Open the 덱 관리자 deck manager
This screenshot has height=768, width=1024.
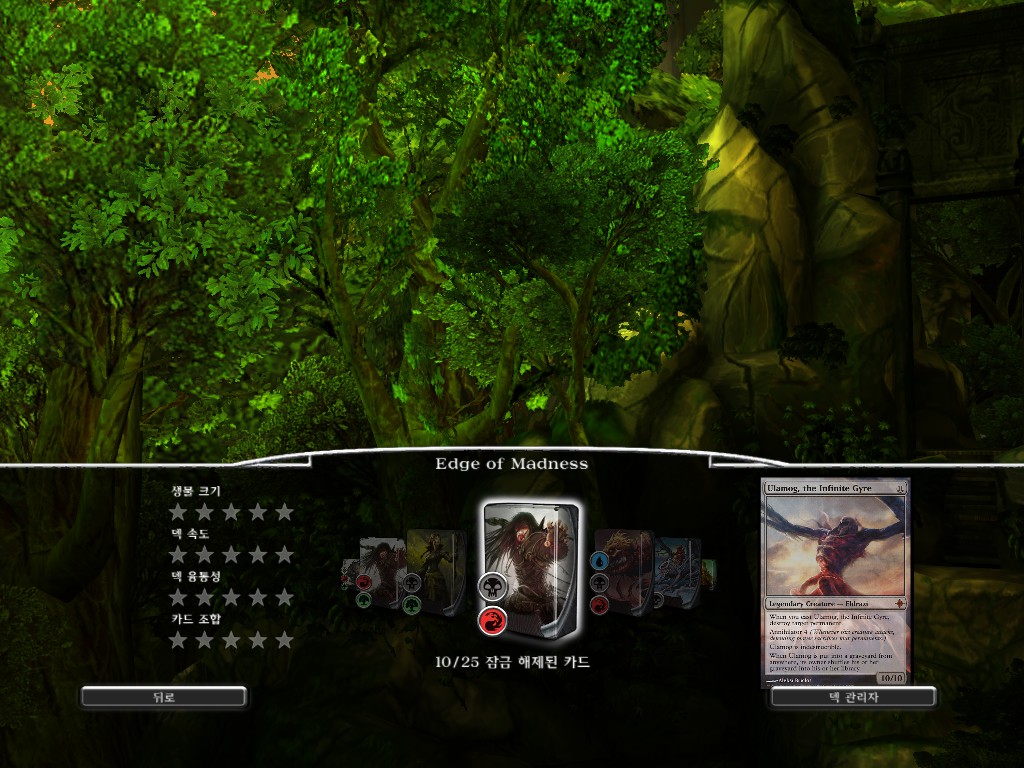click(853, 697)
